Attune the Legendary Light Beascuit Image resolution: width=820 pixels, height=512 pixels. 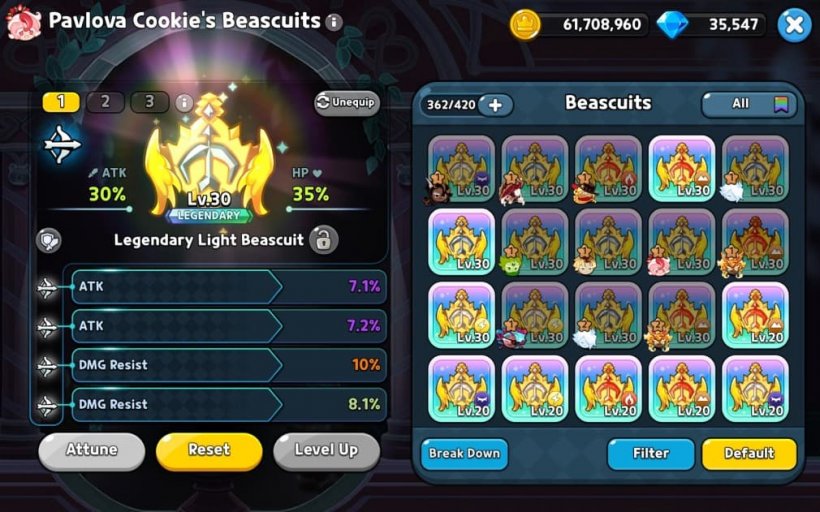pyautogui.click(x=90, y=450)
